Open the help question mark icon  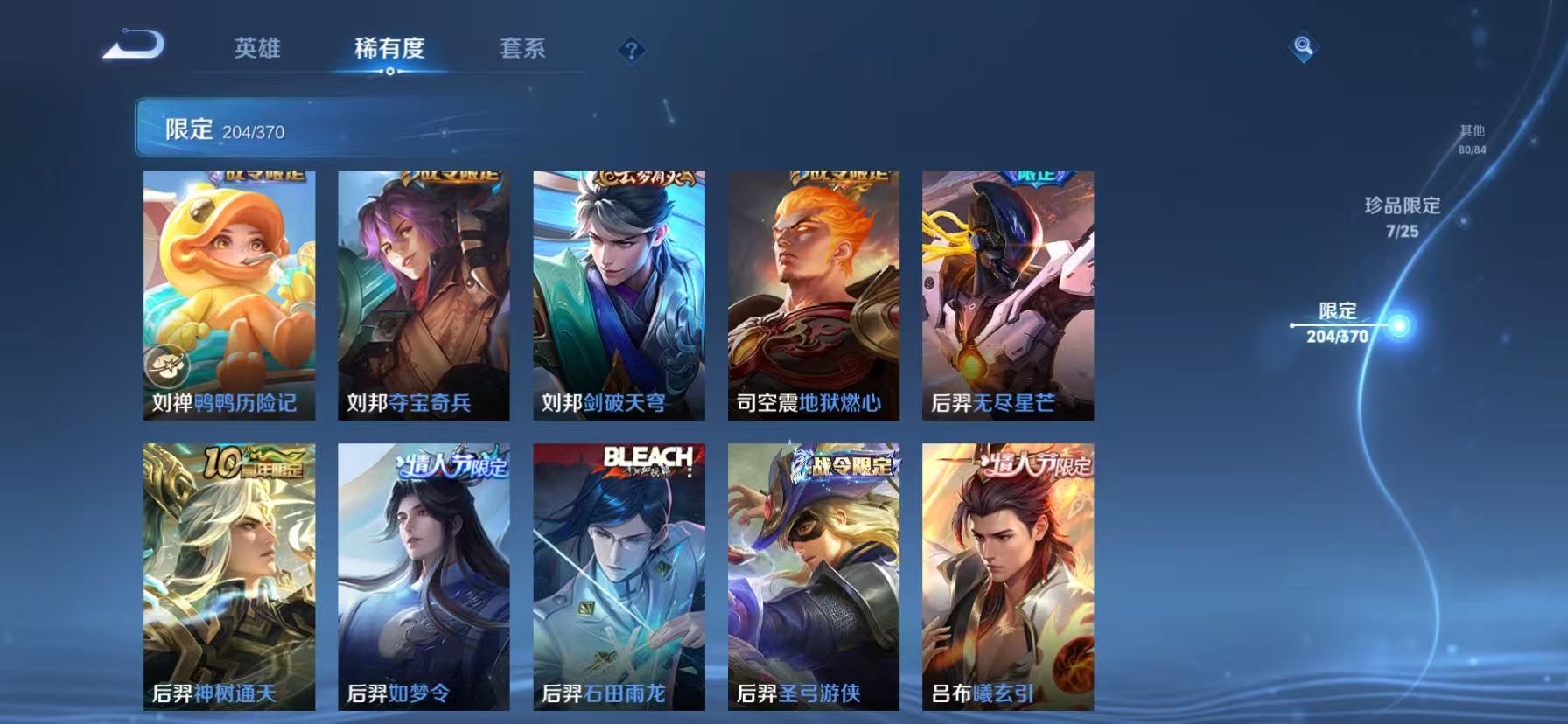pos(630,51)
